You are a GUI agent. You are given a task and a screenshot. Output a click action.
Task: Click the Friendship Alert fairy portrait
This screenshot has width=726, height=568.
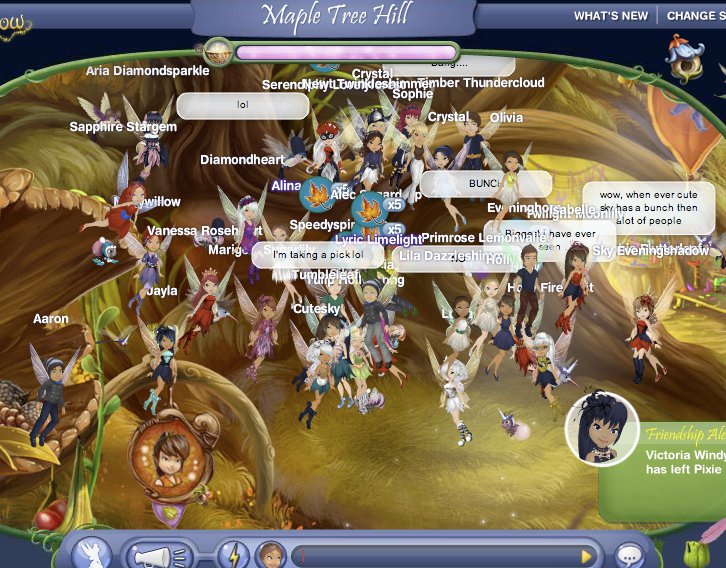602,430
